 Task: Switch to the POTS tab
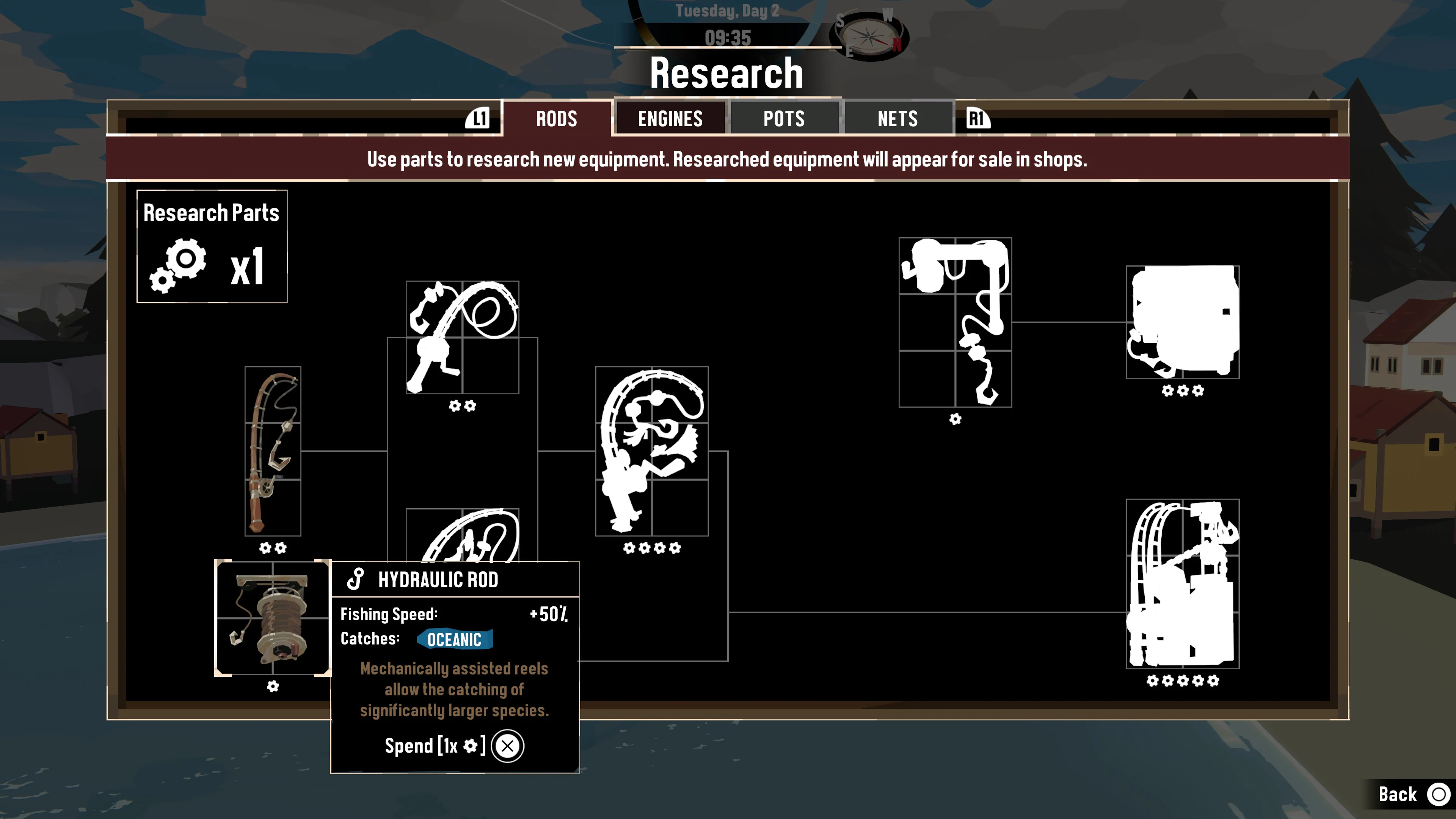(784, 119)
